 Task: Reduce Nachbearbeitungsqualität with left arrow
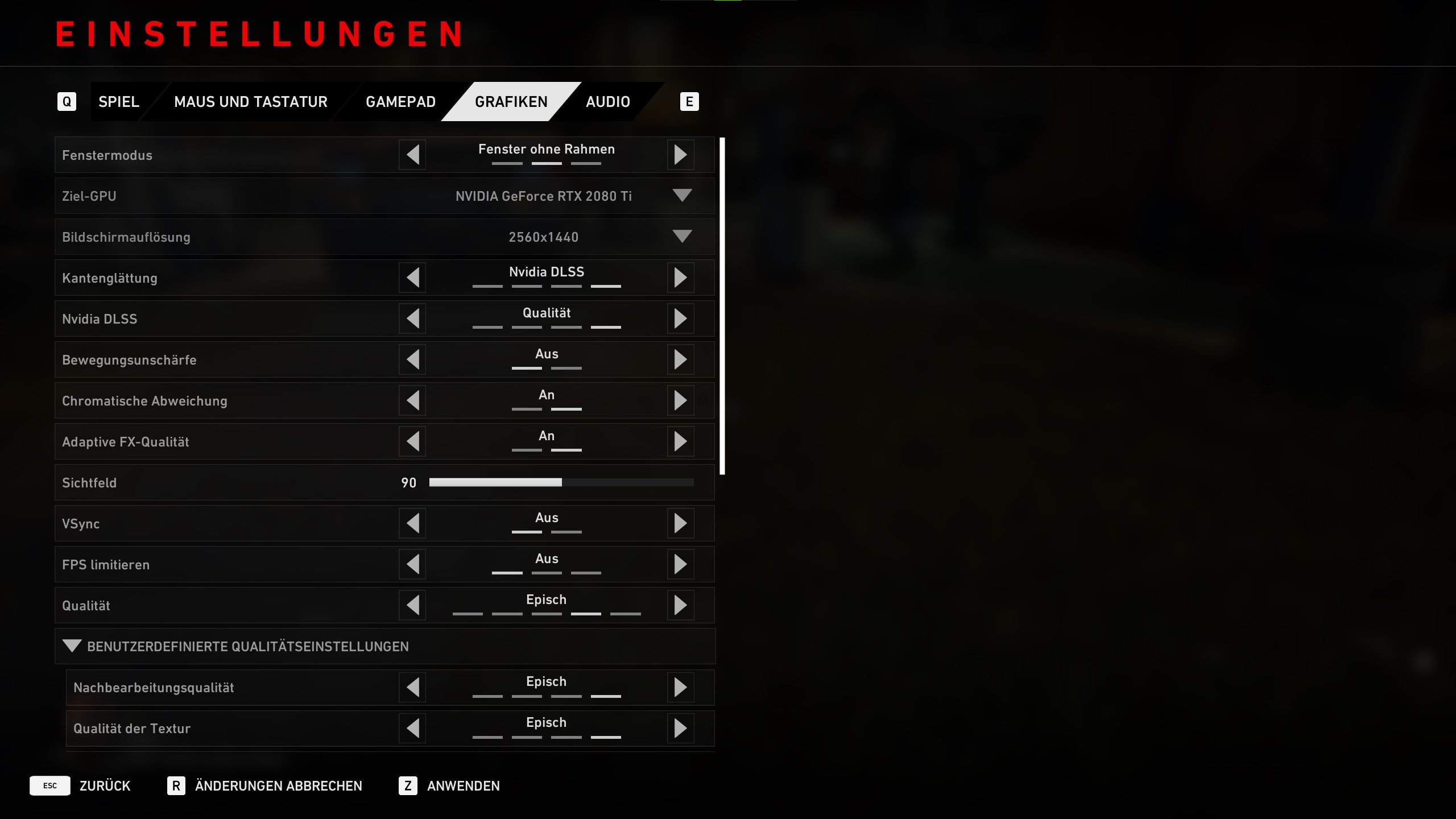coord(413,687)
